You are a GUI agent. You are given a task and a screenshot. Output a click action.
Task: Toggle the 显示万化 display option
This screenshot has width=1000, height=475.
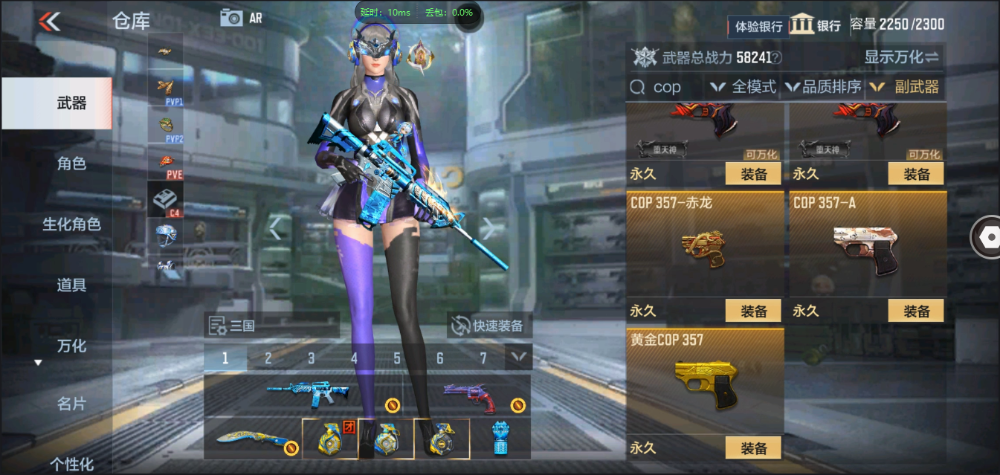[x=902, y=57]
